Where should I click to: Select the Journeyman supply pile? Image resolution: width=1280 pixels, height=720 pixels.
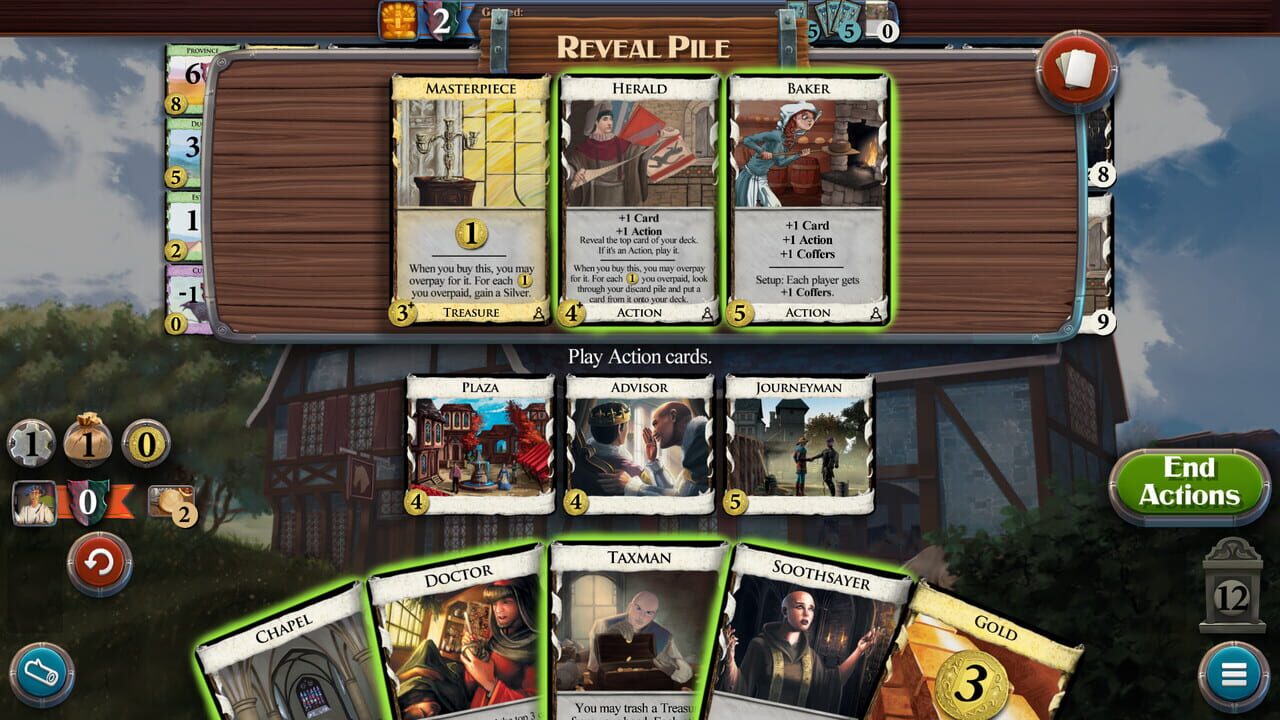[800, 444]
